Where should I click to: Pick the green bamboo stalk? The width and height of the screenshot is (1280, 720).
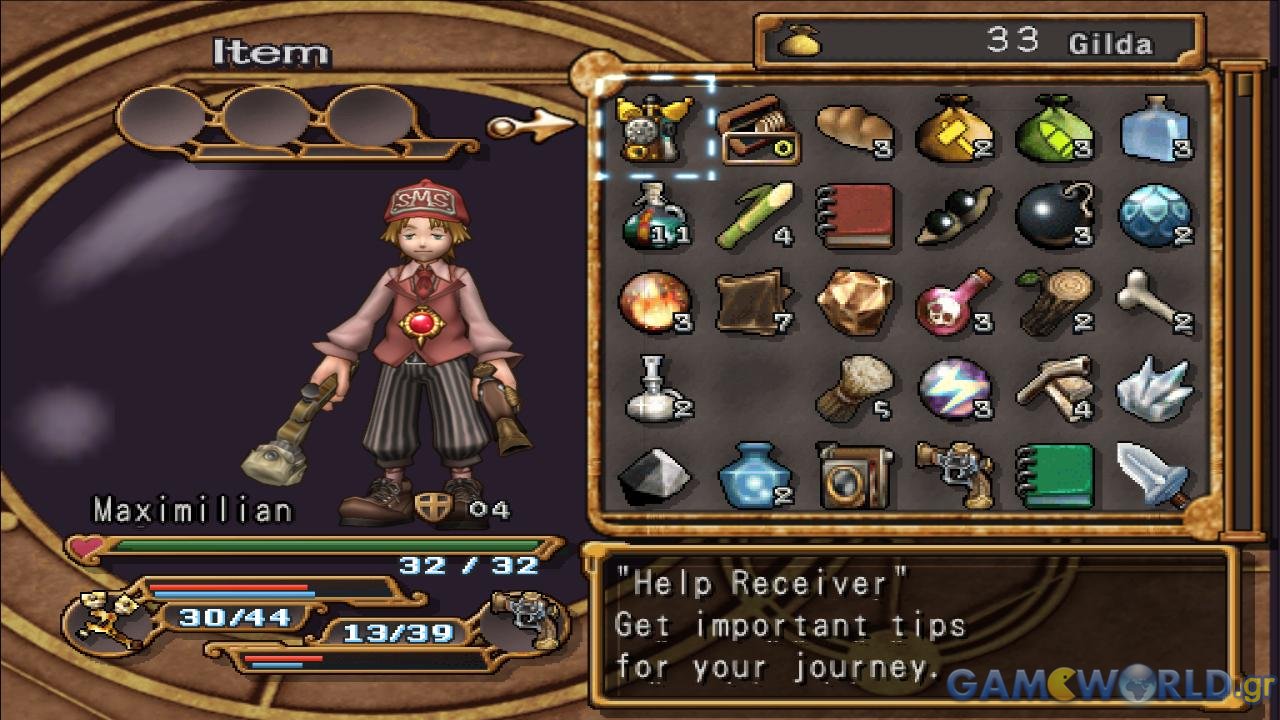click(754, 215)
